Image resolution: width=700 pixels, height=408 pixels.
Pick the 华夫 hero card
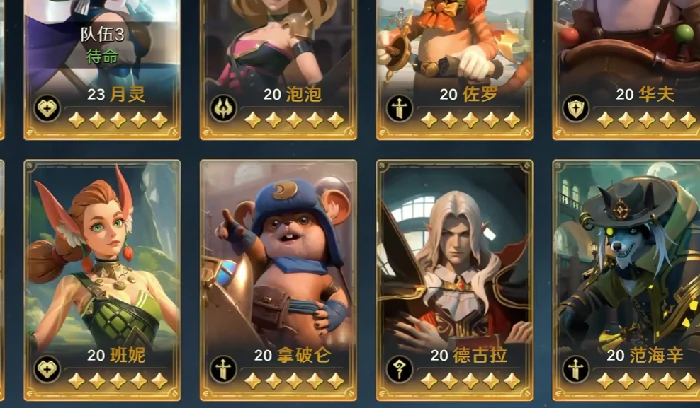tap(628, 60)
